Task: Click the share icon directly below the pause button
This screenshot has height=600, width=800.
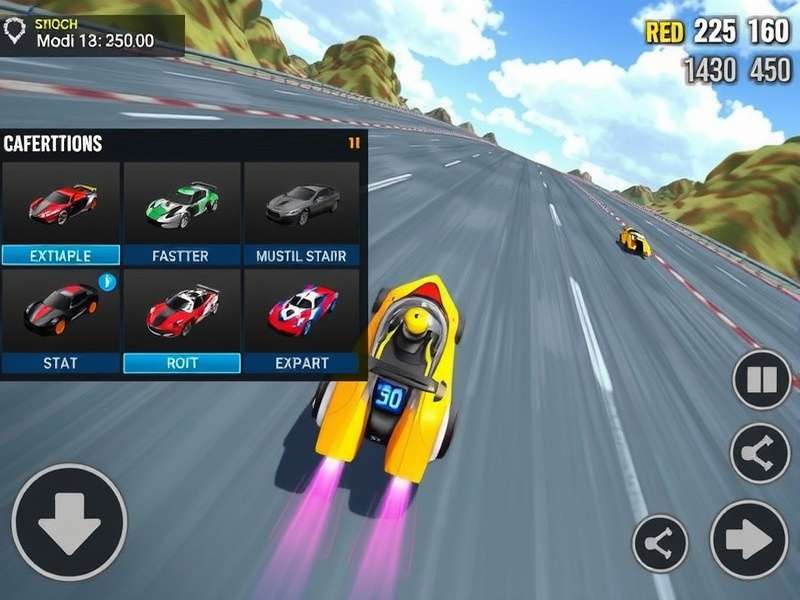Action: point(760,453)
